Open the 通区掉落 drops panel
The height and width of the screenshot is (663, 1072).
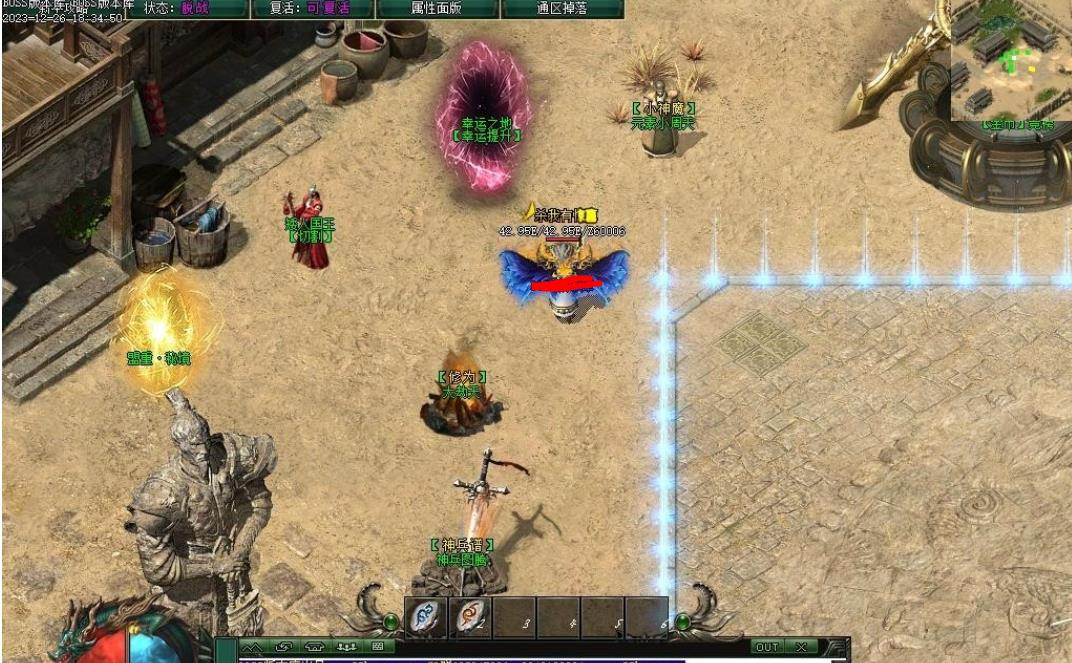(x=561, y=8)
